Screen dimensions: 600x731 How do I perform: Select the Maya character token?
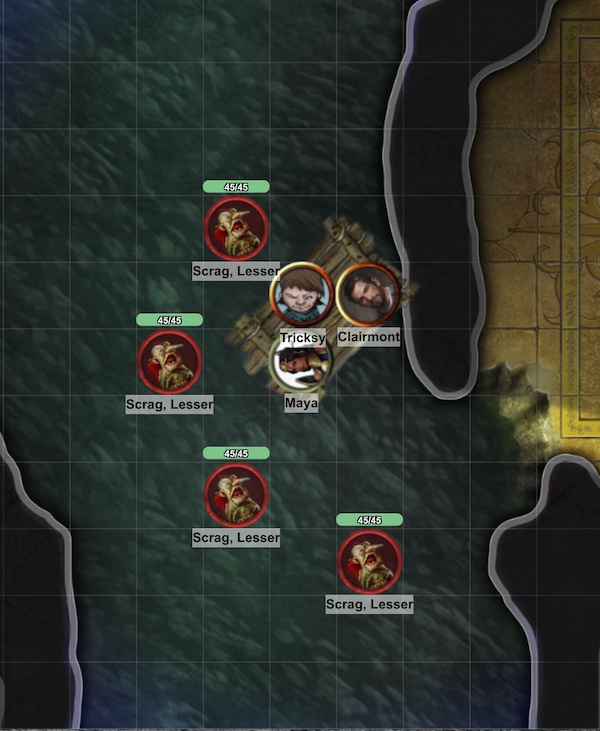click(300, 366)
